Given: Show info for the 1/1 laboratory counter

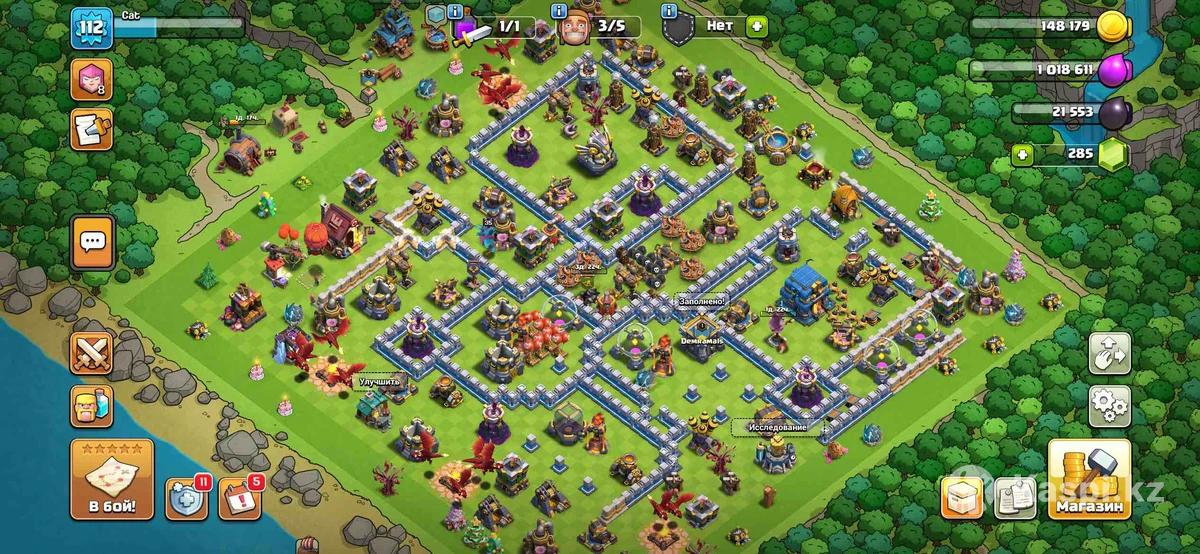Looking at the screenshot, I should pyautogui.click(x=455, y=11).
